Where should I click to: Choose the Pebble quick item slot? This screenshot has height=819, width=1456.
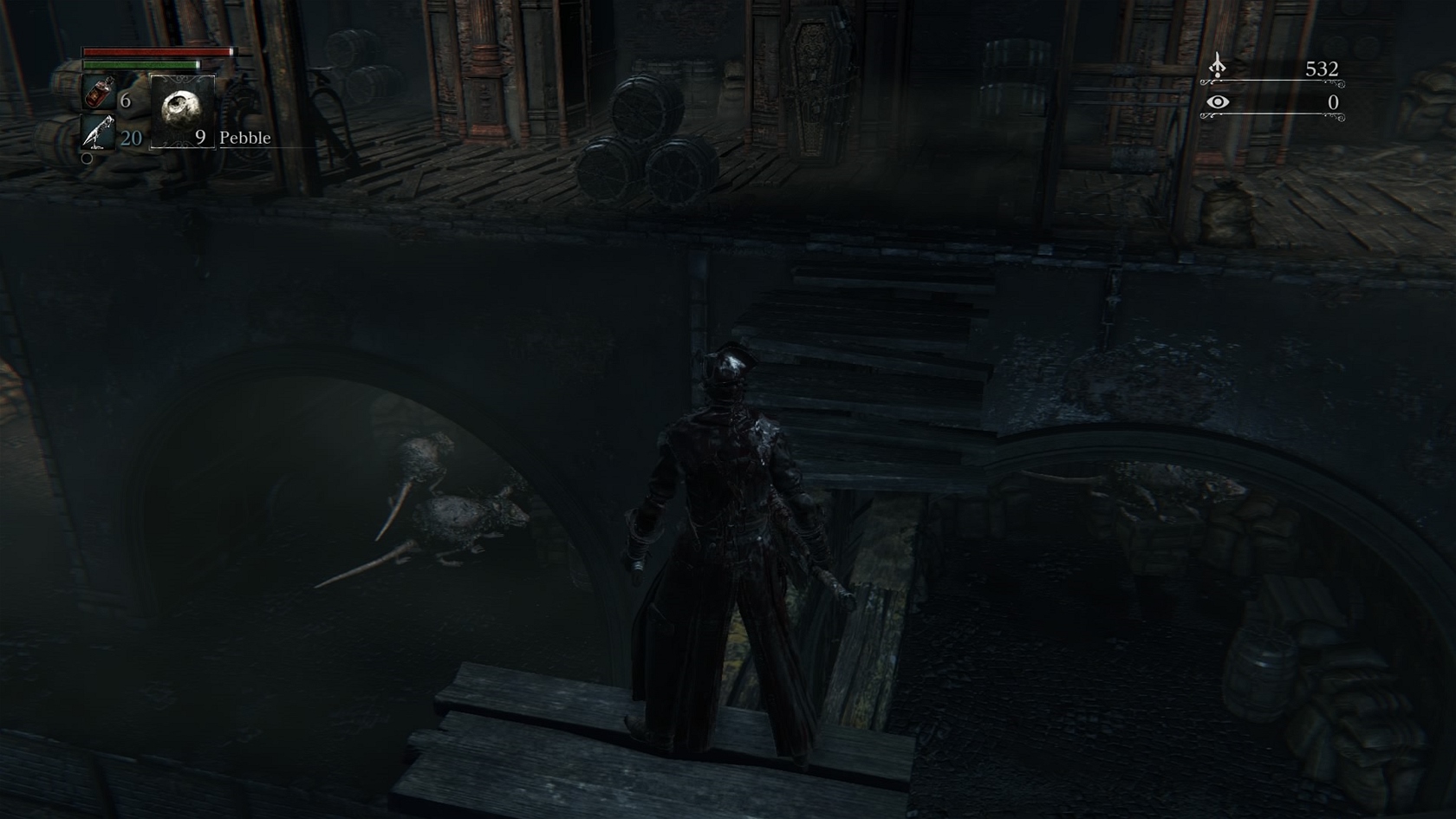[182, 111]
